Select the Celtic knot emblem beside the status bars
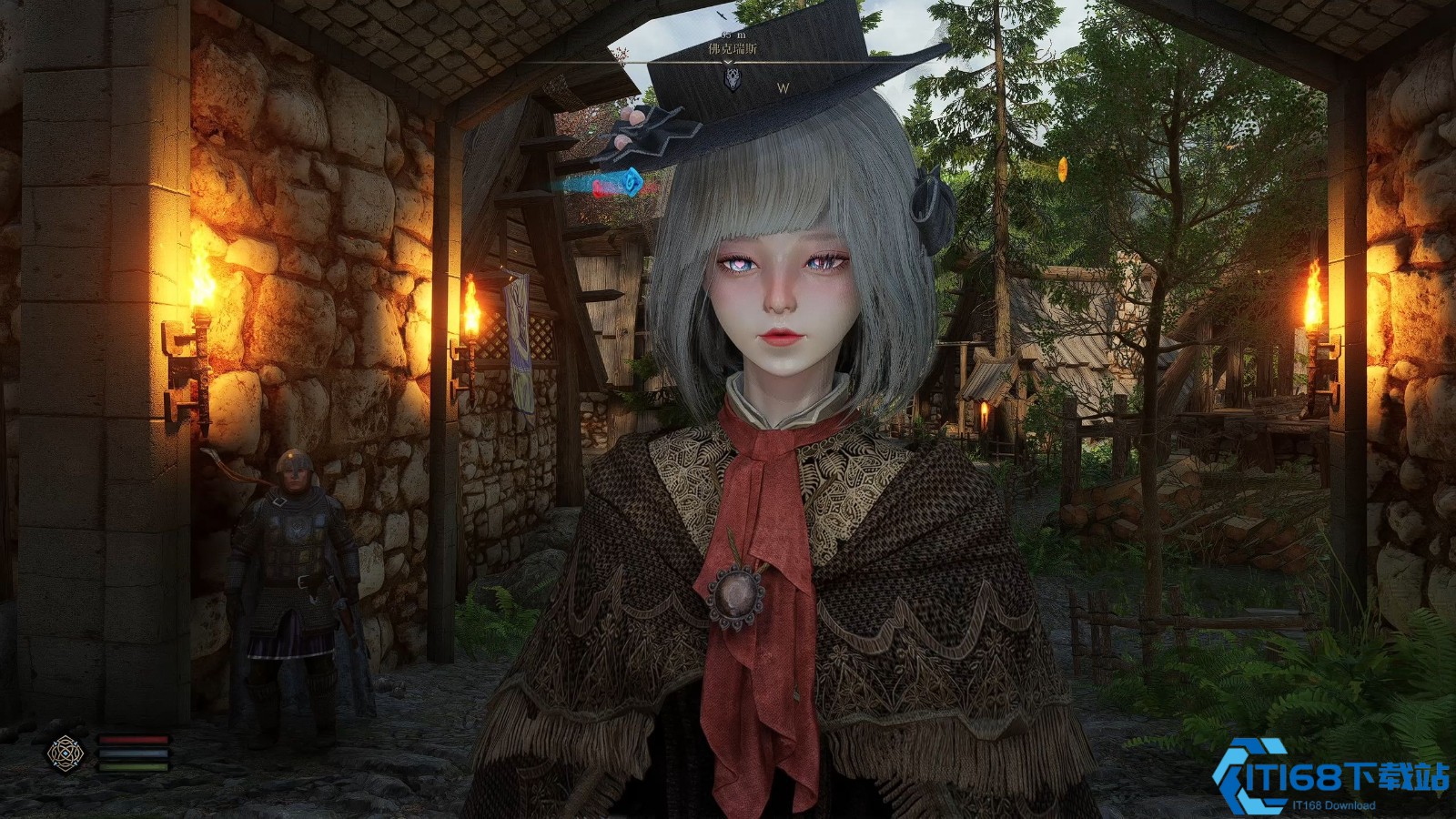 (x=66, y=753)
